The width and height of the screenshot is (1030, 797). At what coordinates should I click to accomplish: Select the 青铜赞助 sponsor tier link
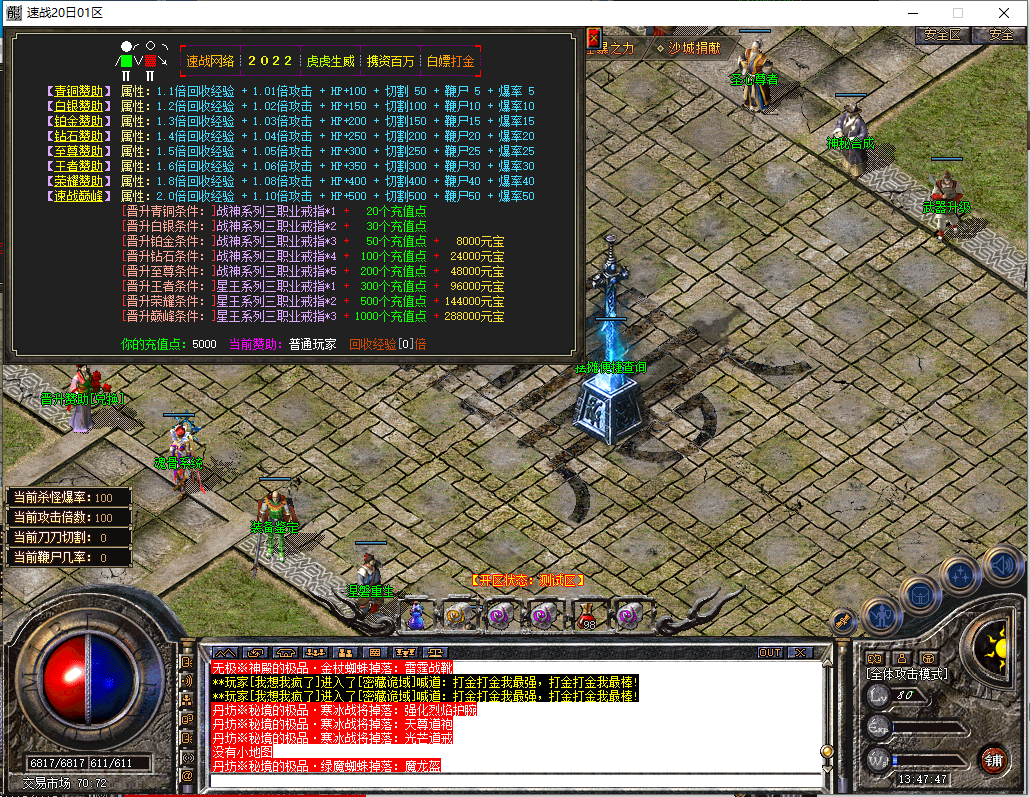[77, 91]
